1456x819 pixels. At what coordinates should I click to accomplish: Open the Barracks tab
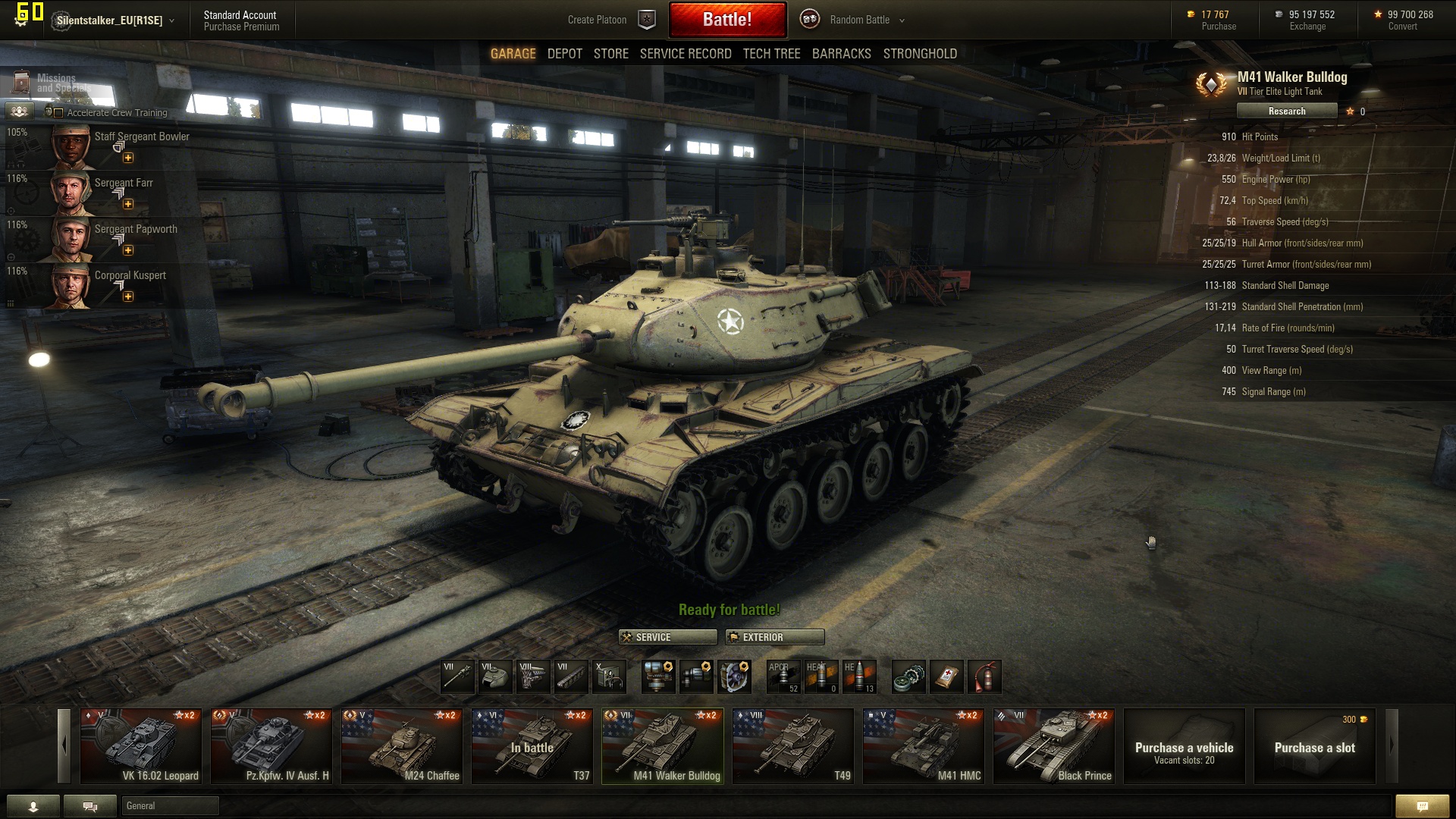[x=841, y=54]
